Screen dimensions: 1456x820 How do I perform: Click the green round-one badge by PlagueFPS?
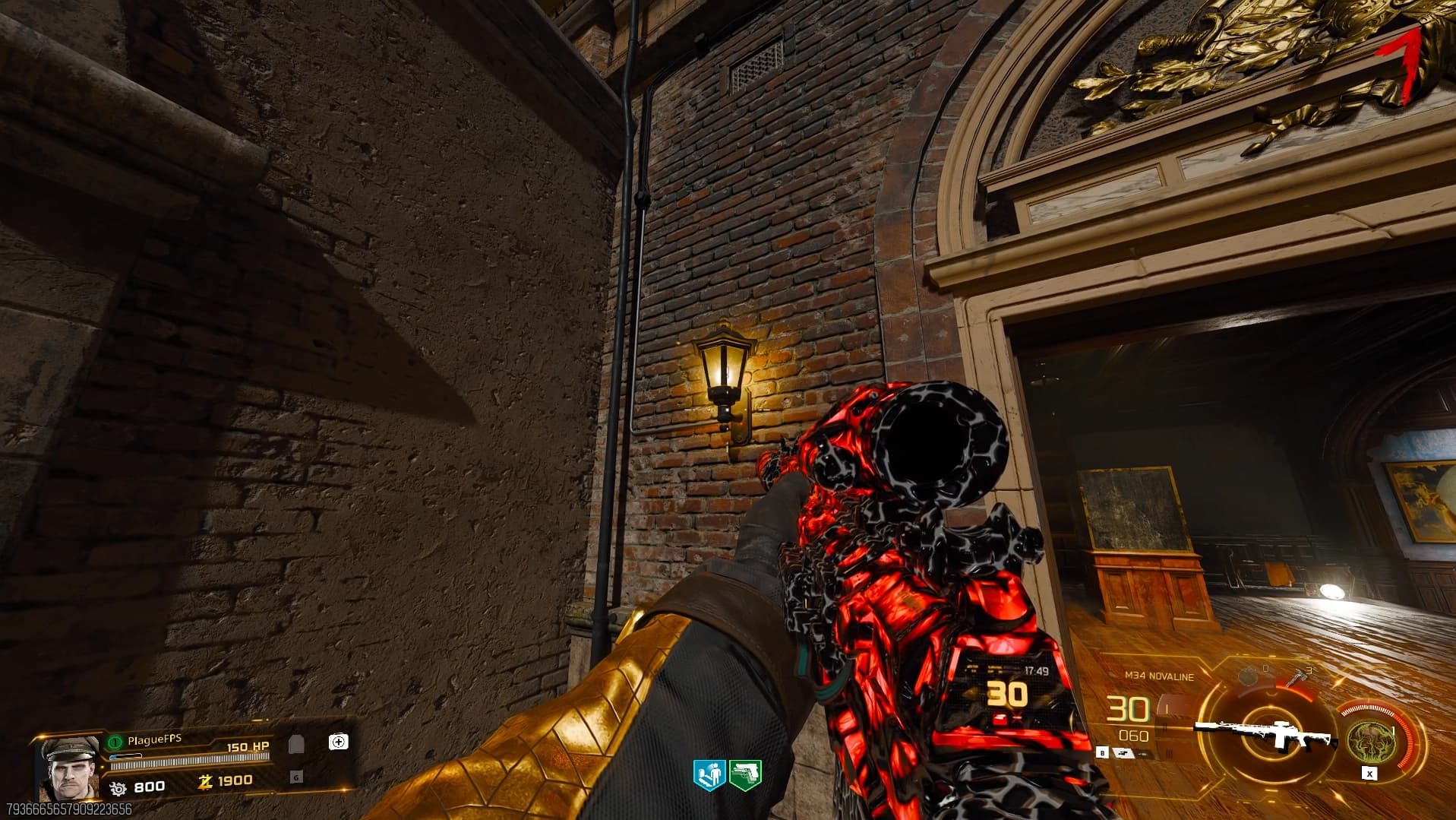[115, 741]
